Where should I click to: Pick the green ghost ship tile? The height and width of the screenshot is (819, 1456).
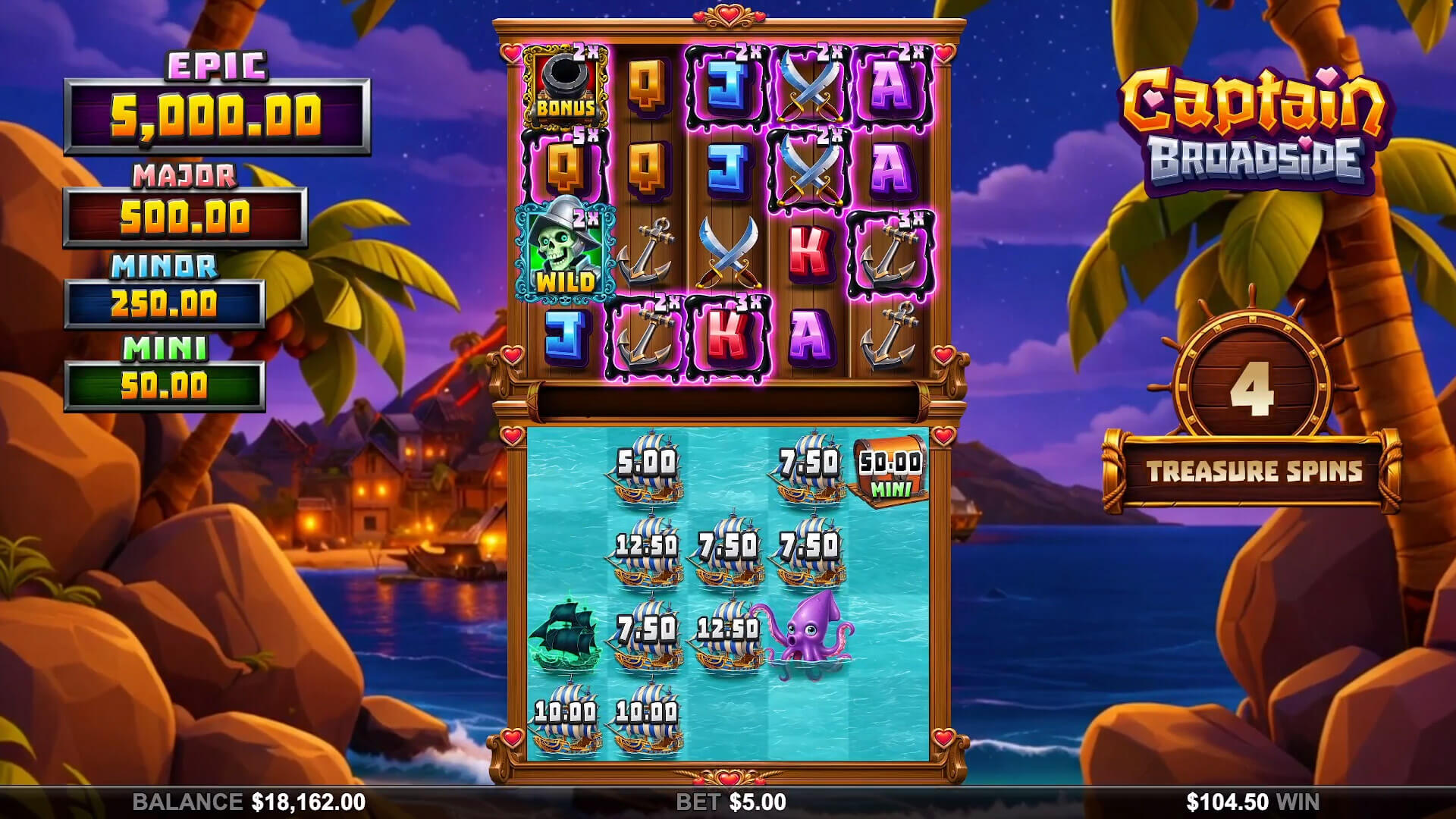pos(564,634)
